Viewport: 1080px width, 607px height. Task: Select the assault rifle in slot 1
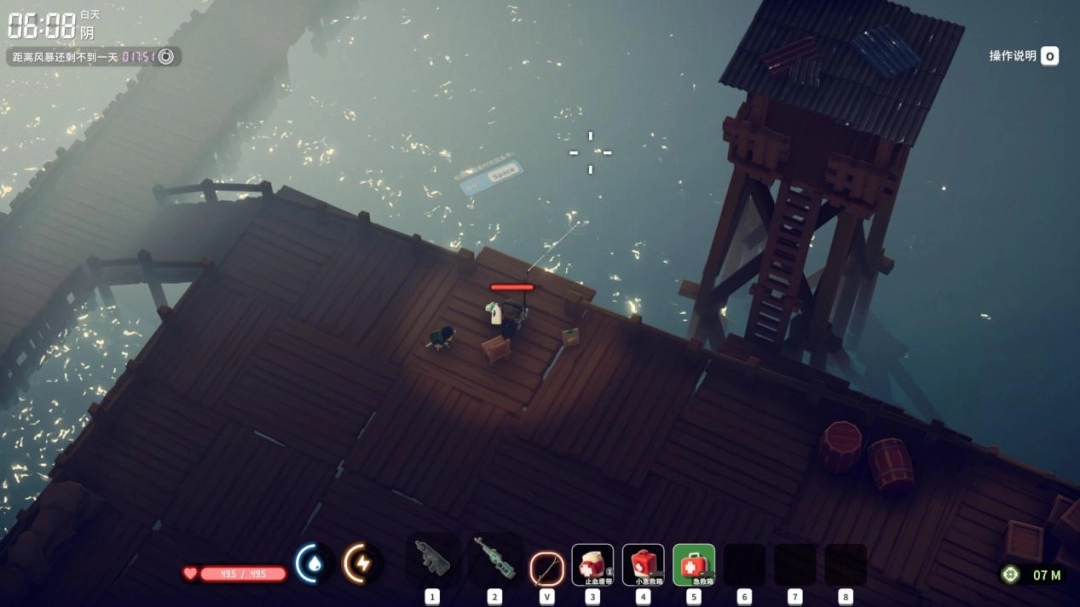(432, 558)
